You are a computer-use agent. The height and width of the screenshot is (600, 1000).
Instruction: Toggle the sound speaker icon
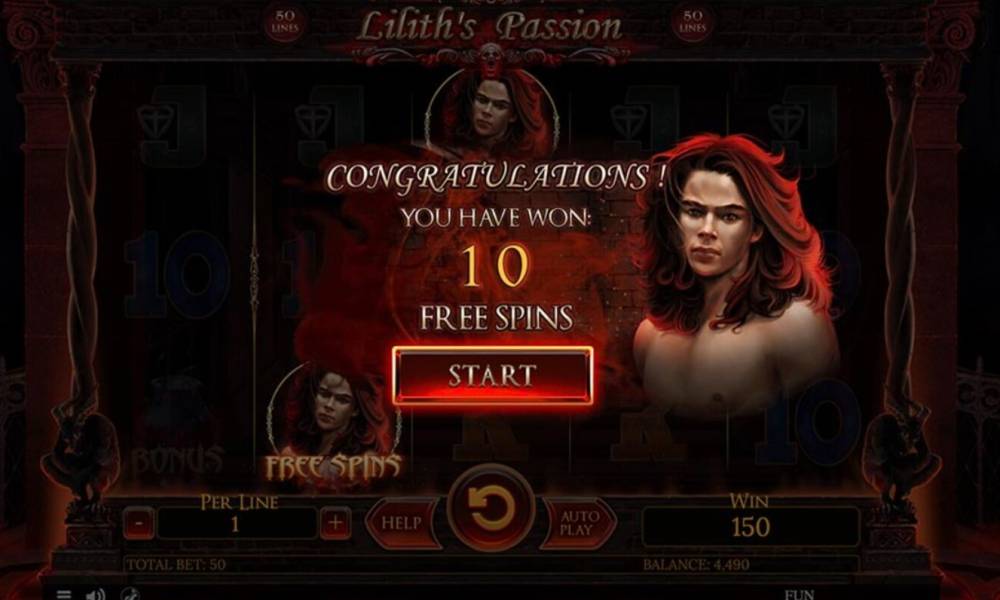coord(95,594)
